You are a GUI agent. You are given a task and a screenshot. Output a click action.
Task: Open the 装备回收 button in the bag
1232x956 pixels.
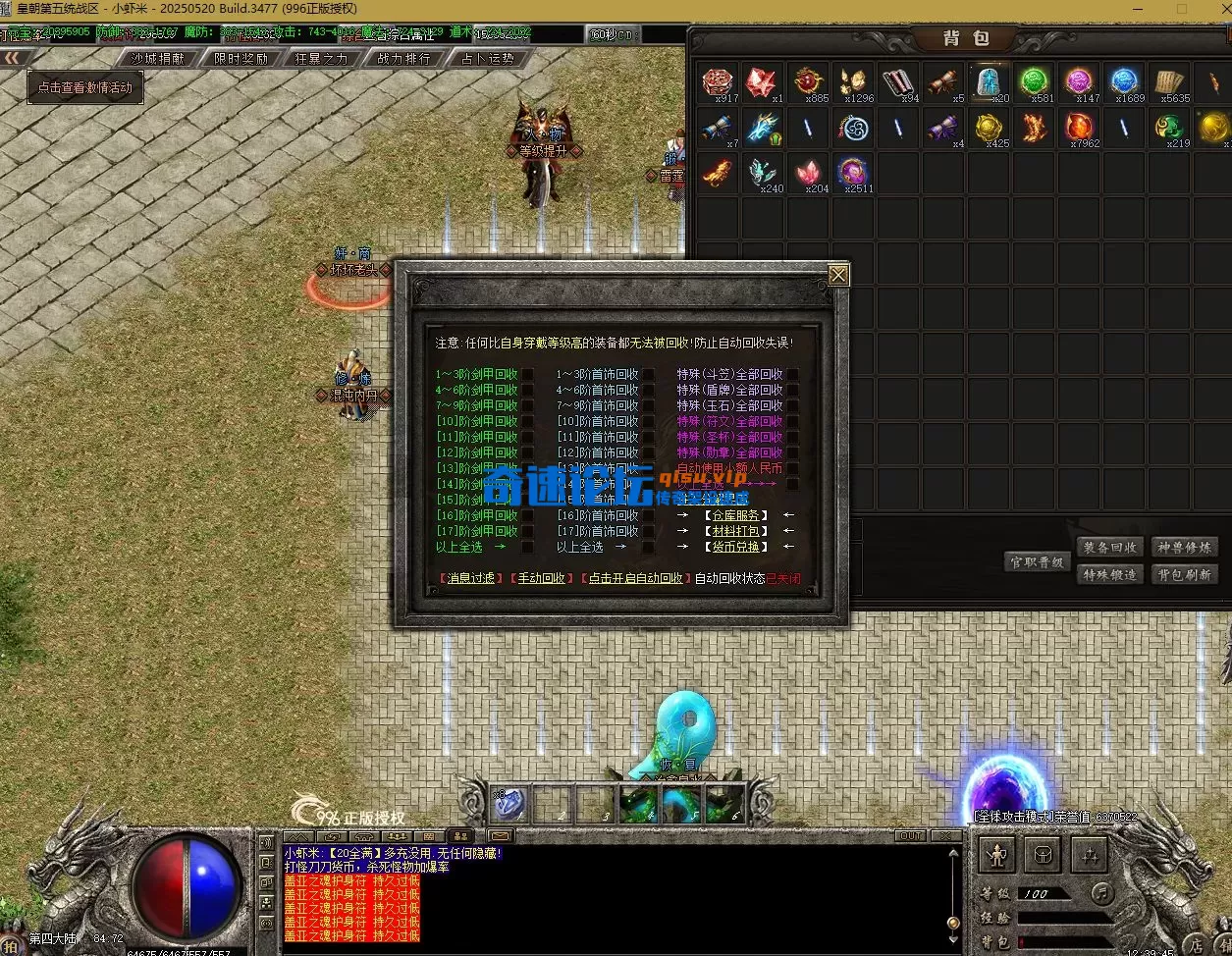point(1110,548)
